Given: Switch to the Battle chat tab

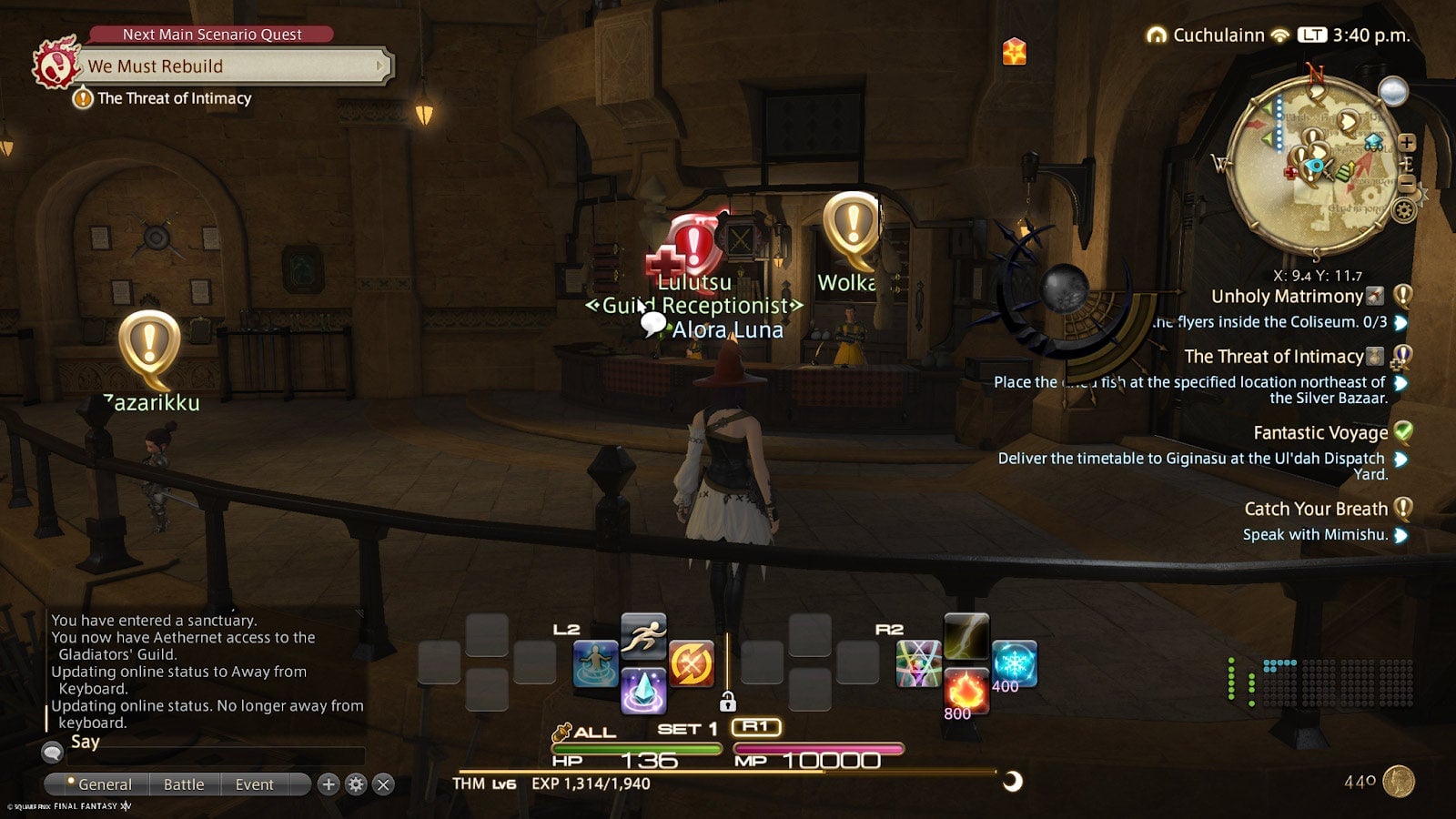Looking at the screenshot, I should pos(184,784).
